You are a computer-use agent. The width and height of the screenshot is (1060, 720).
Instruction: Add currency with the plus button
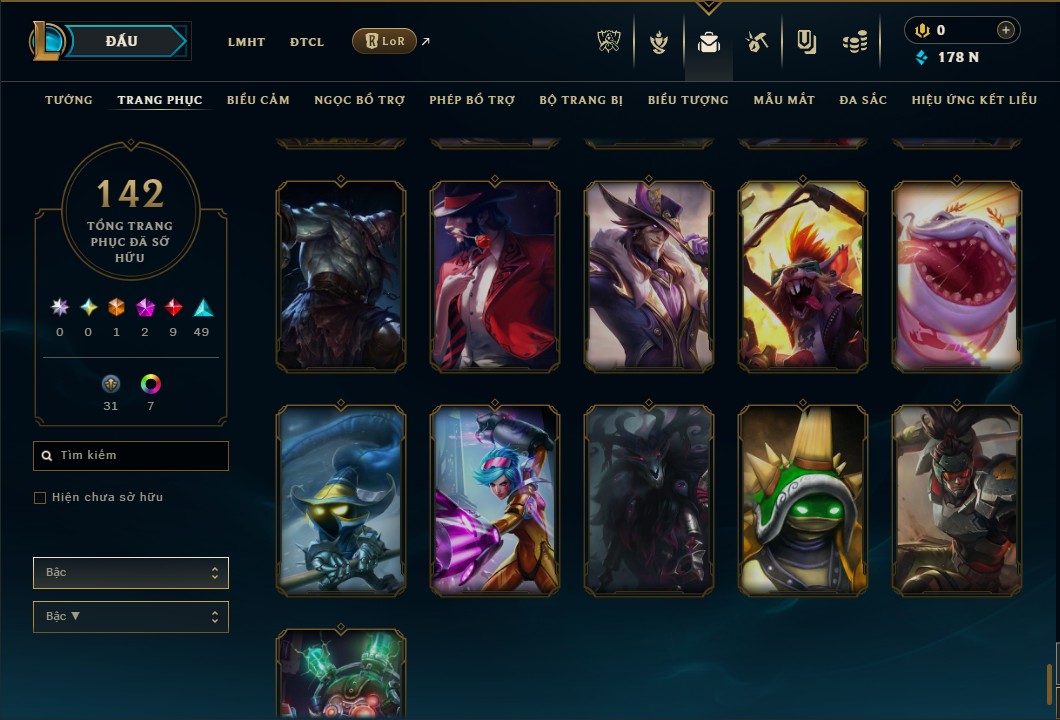point(1005,30)
